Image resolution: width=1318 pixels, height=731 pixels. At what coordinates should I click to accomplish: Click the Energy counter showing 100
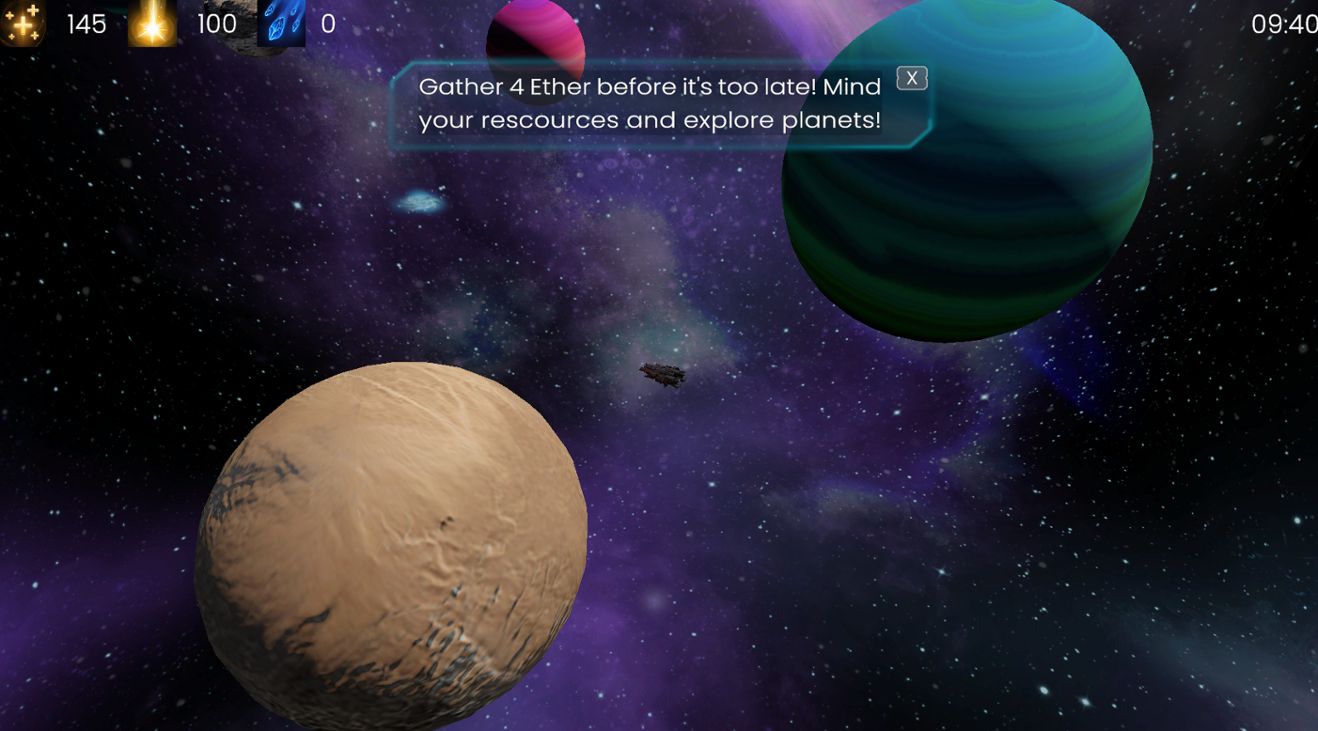(x=217, y=25)
